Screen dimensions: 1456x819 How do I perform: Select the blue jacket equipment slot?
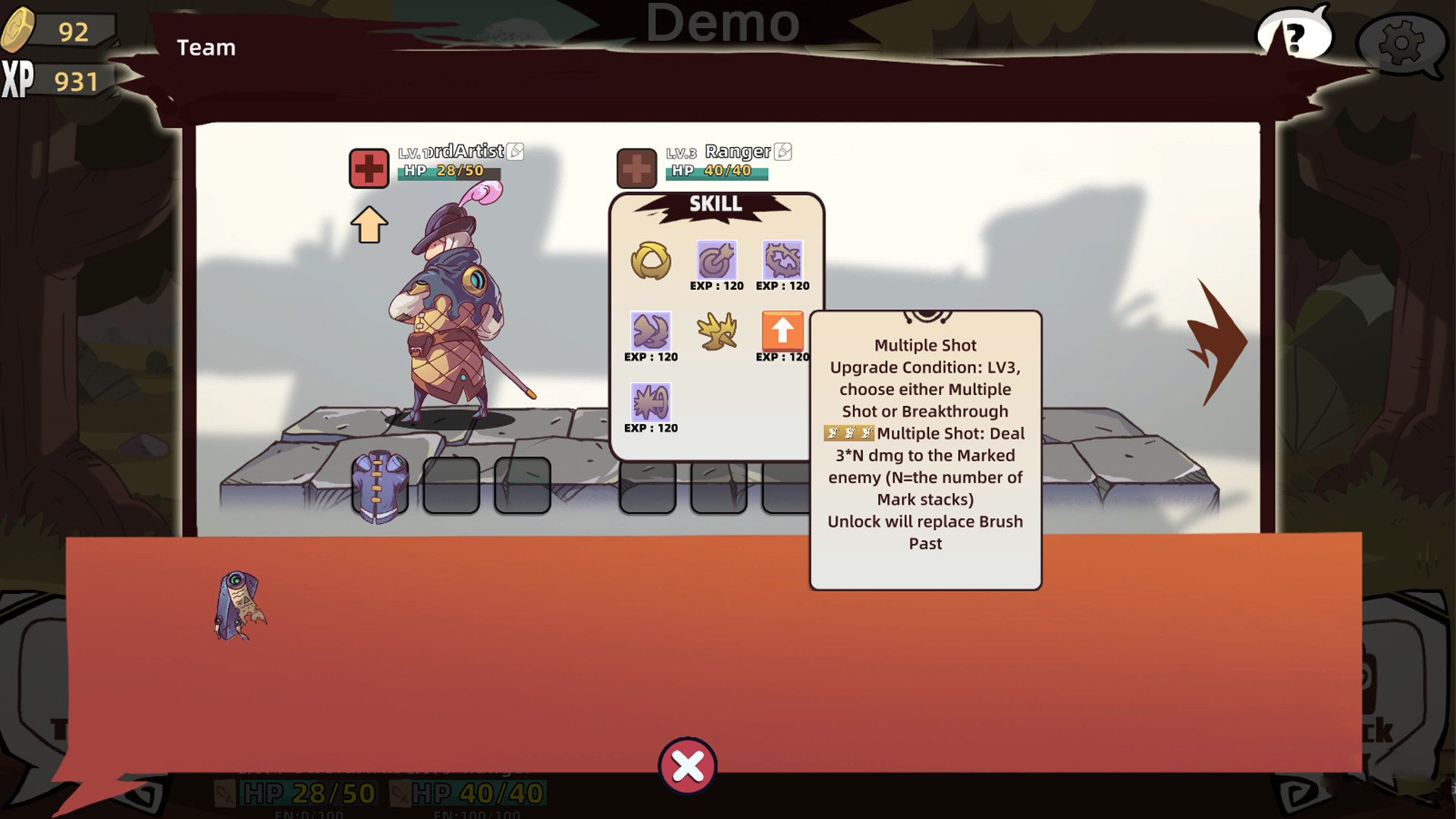[380, 486]
